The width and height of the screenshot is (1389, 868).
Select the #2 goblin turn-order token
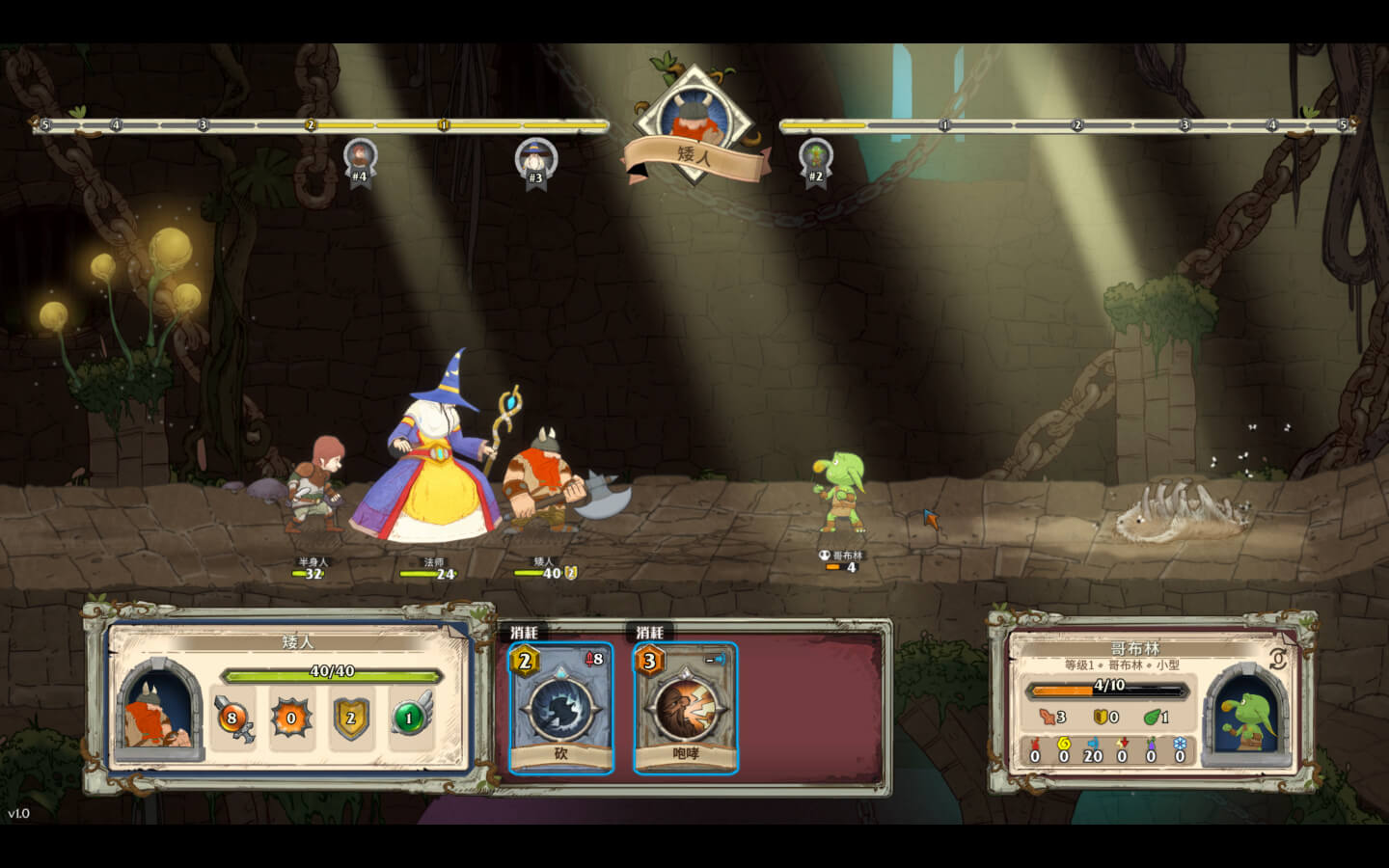816,157
